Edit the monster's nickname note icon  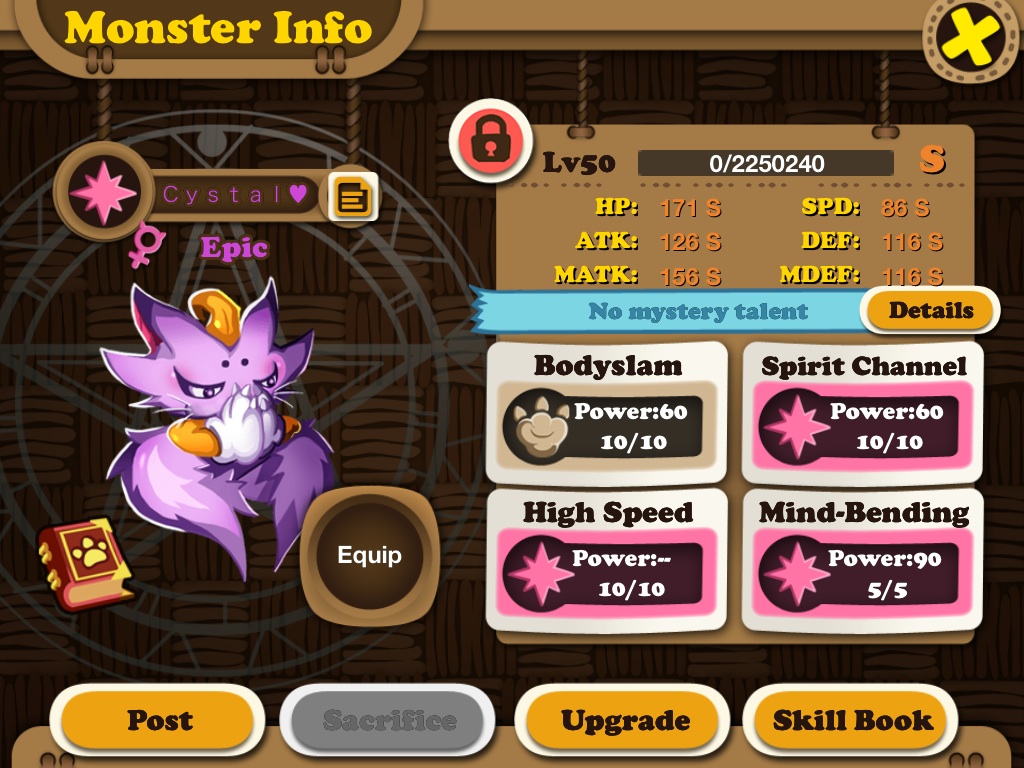[353, 196]
